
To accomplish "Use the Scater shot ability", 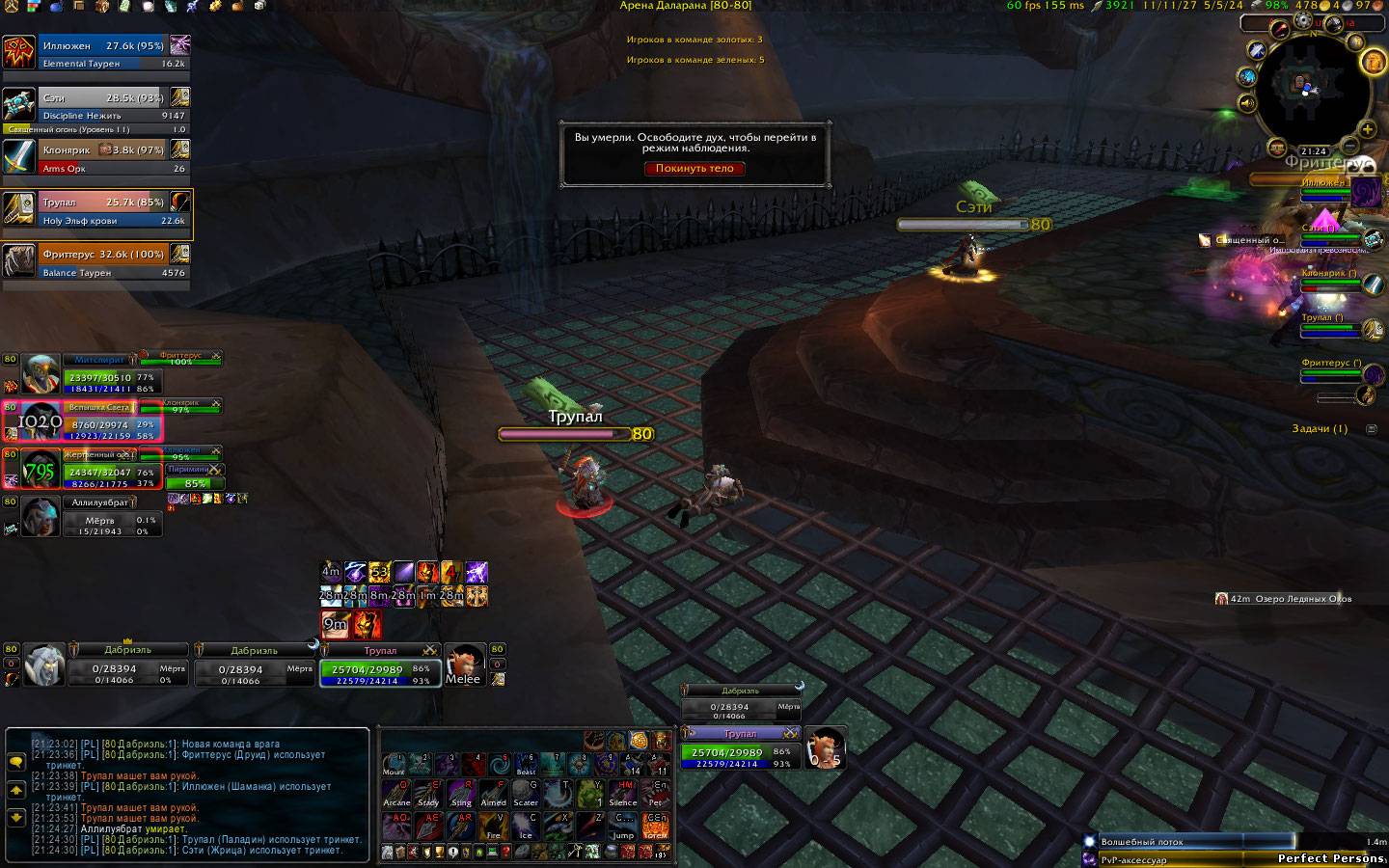I will [x=526, y=793].
